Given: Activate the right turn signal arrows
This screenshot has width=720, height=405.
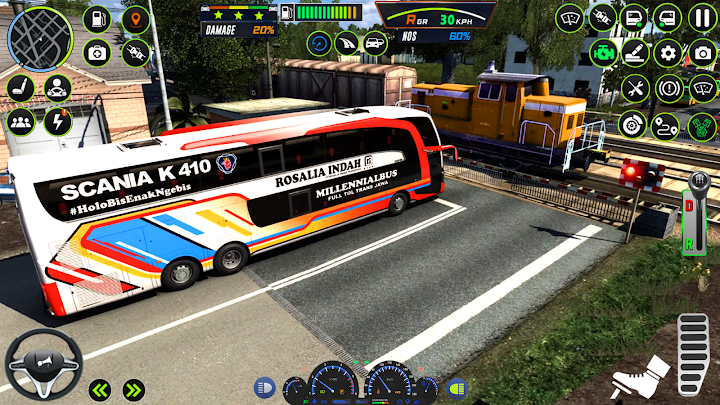Looking at the screenshot, I should 133,389.
